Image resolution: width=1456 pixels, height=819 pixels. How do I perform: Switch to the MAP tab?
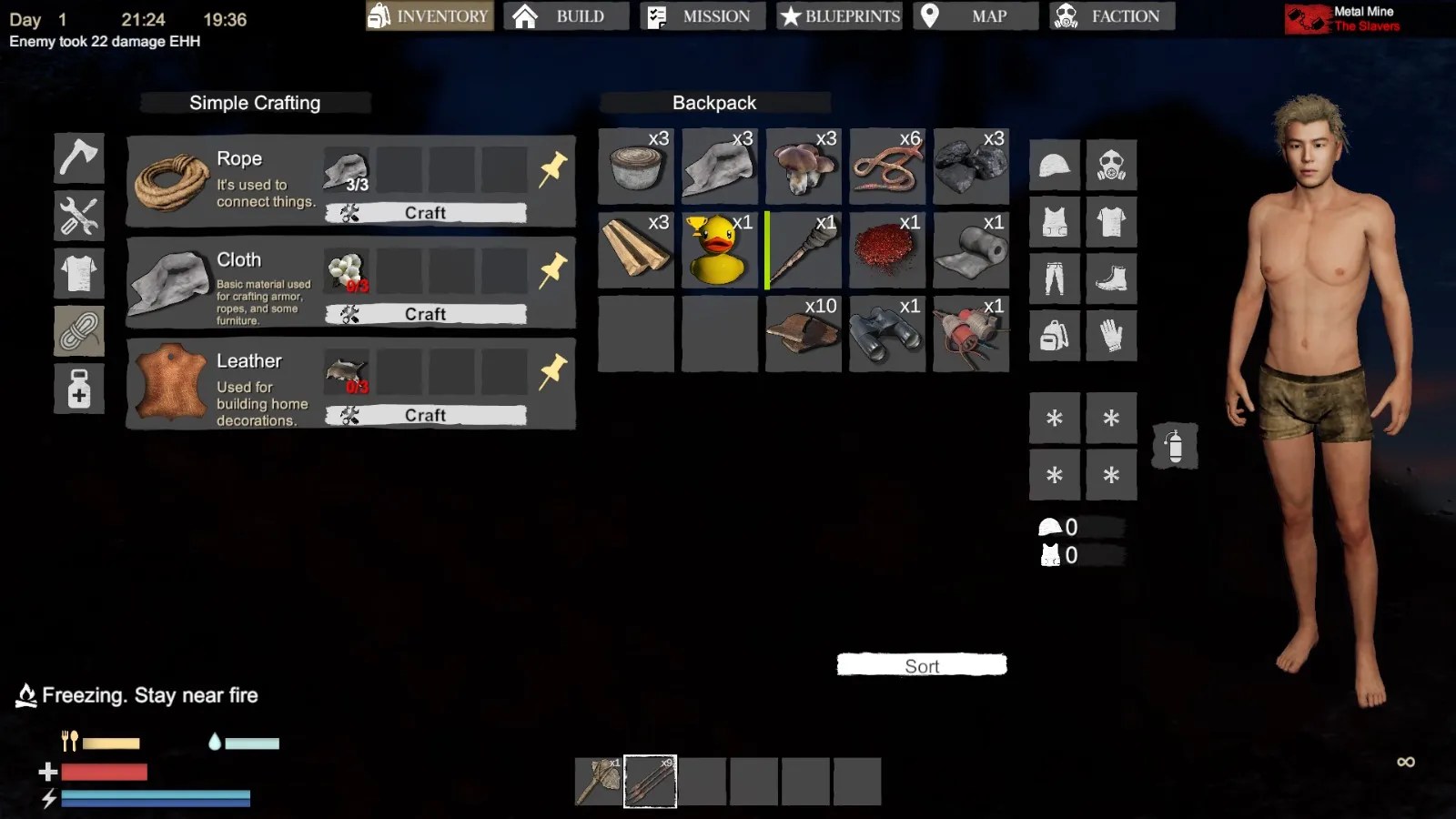click(976, 15)
